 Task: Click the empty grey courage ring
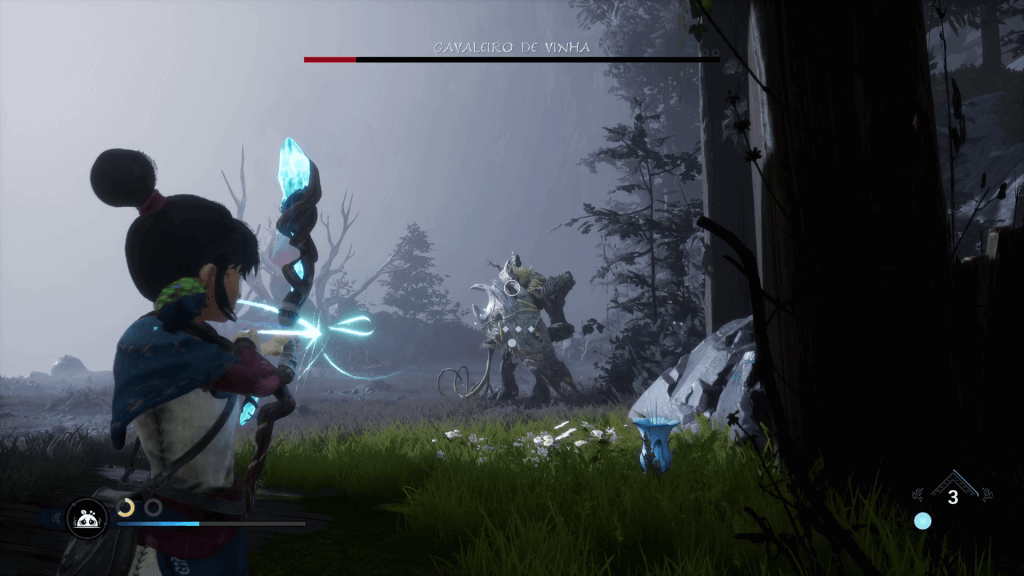(153, 507)
